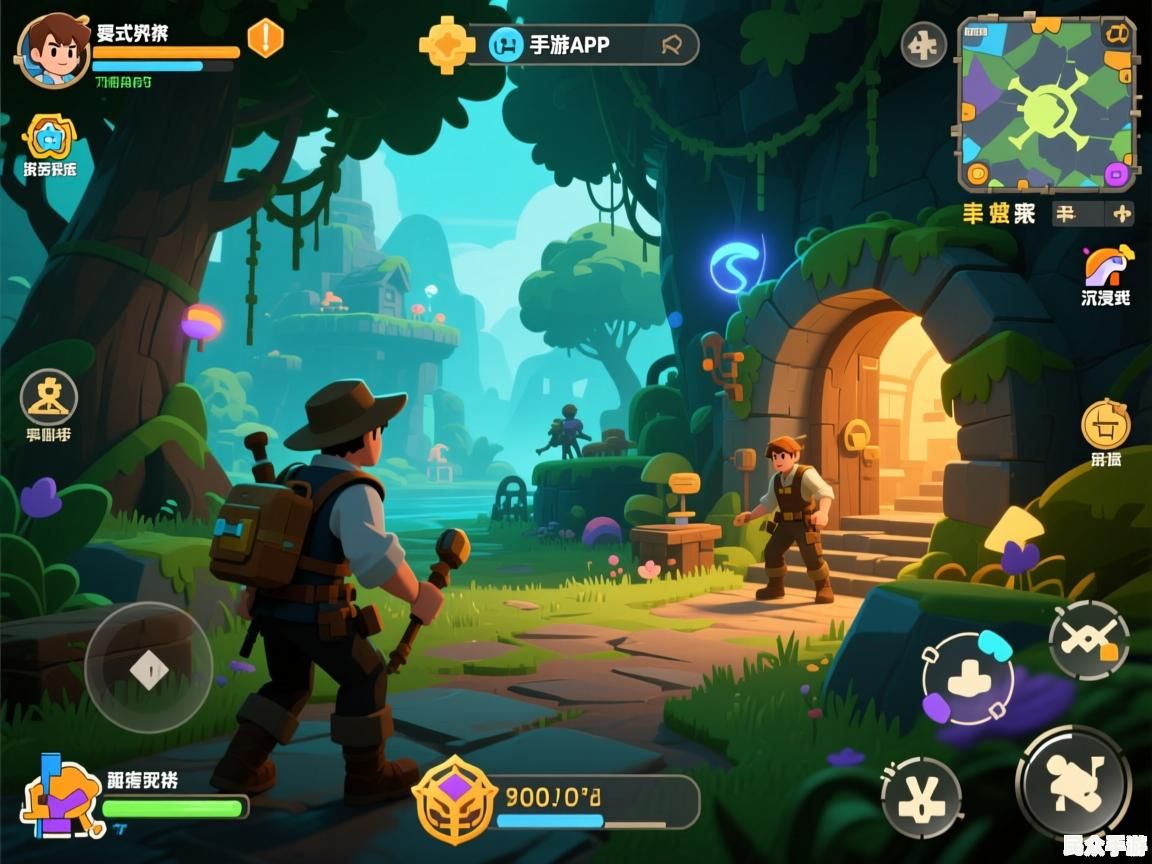This screenshot has height=864, width=1152.
Task: Click the golden cross badge icon
Action: point(446,44)
